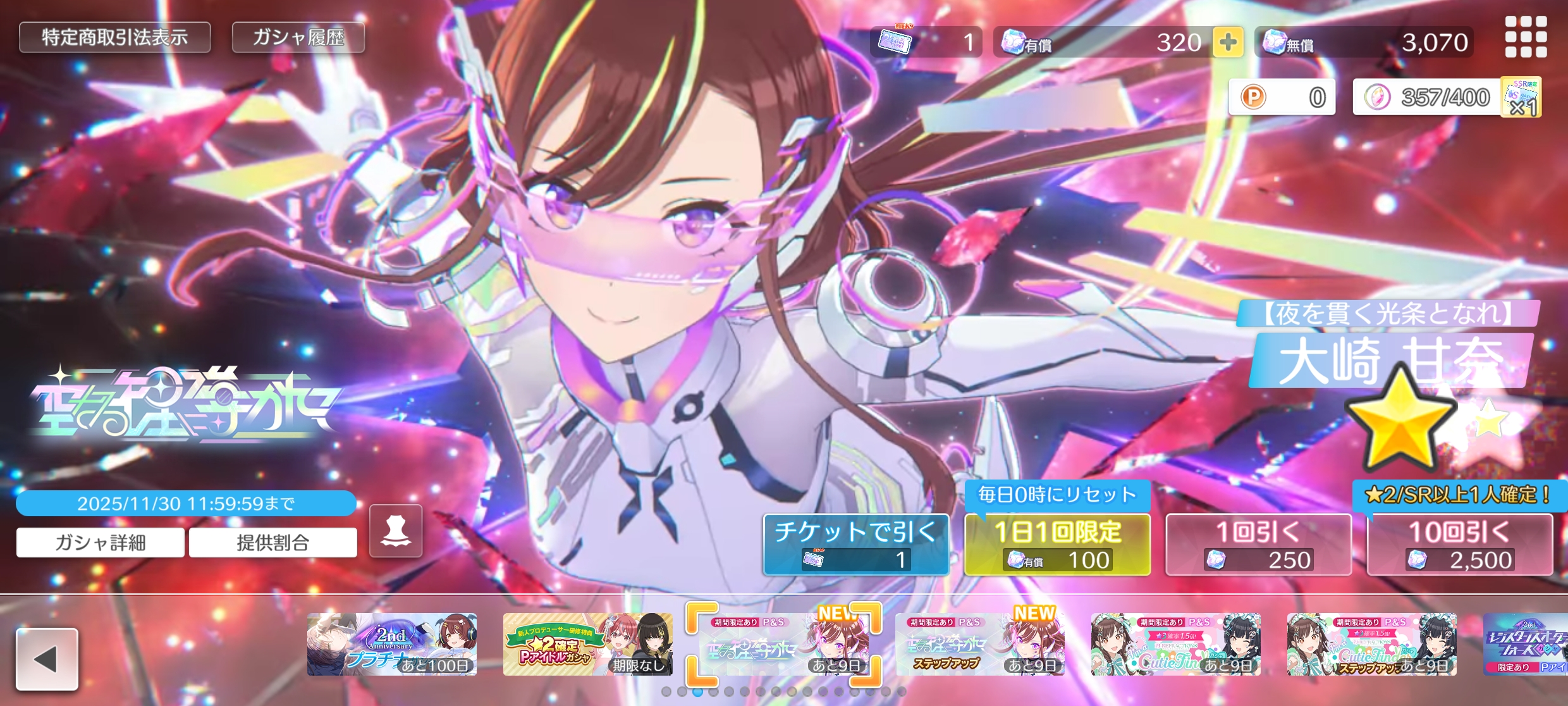Open the SSR確定 ticket exchange icon
The width and height of the screenshot is (1568, 706).
pos(1521,97)
